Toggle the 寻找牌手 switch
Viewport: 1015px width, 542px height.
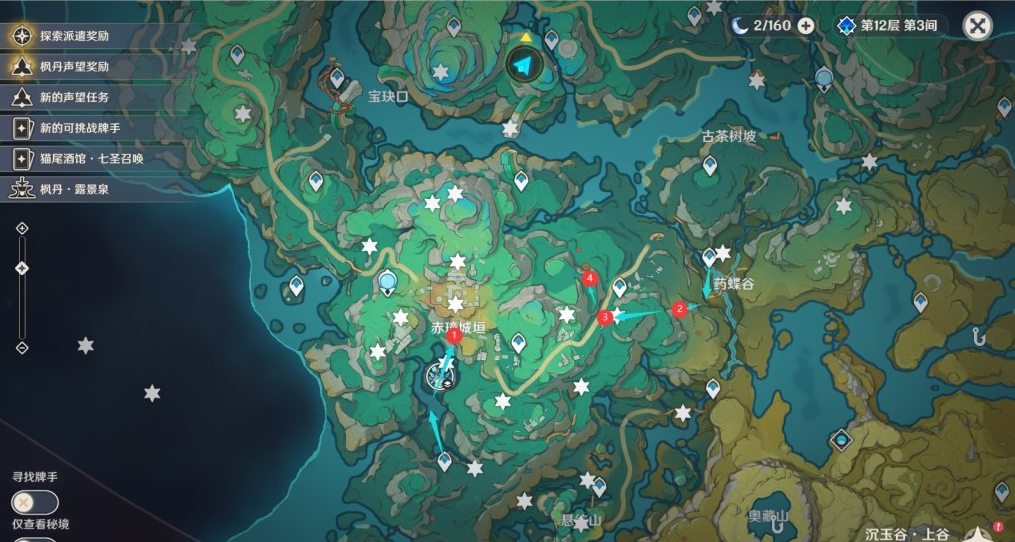pyautogui.click(x=35, y=502)
